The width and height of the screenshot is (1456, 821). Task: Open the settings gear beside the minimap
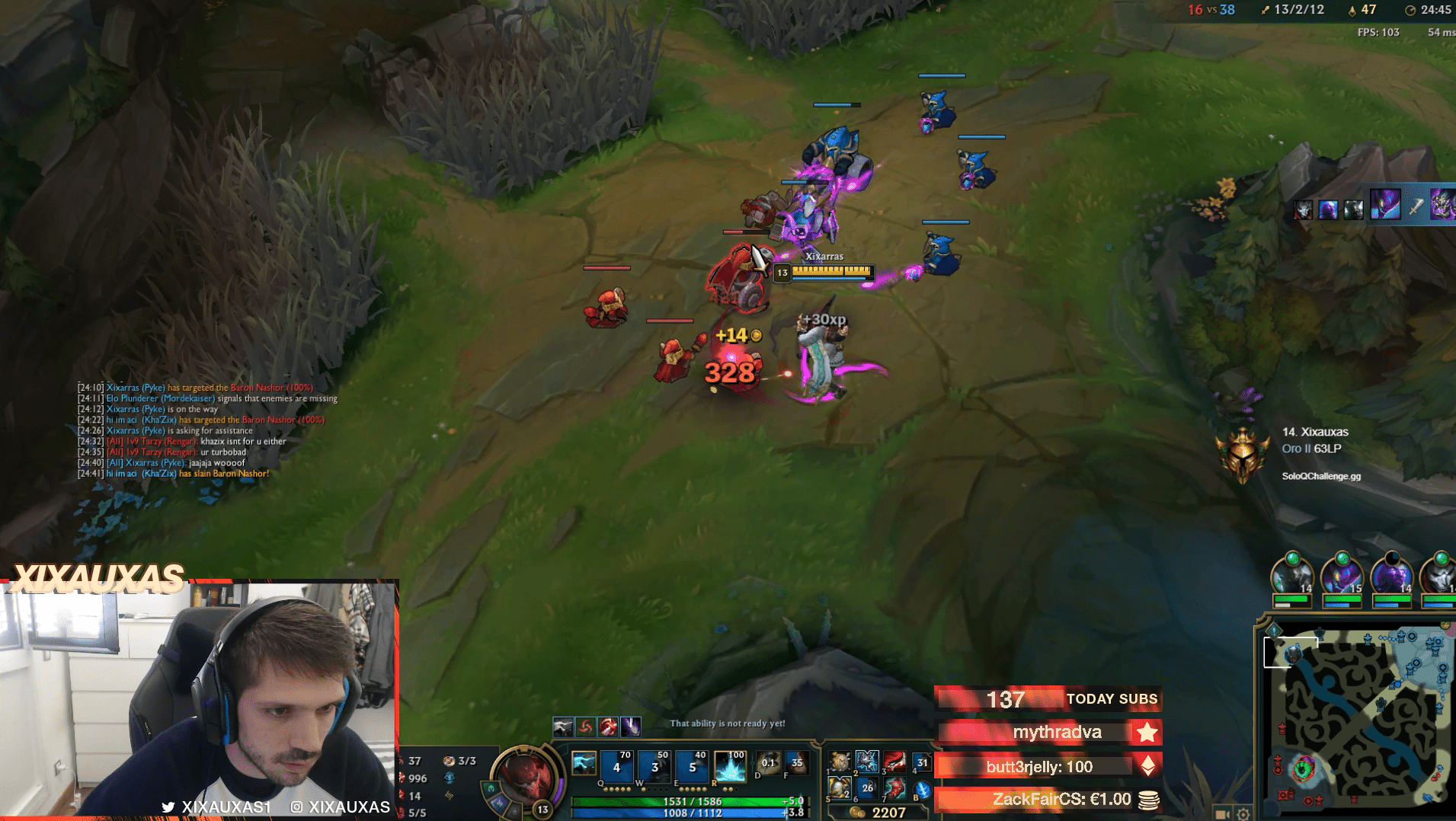[1243, 815]
